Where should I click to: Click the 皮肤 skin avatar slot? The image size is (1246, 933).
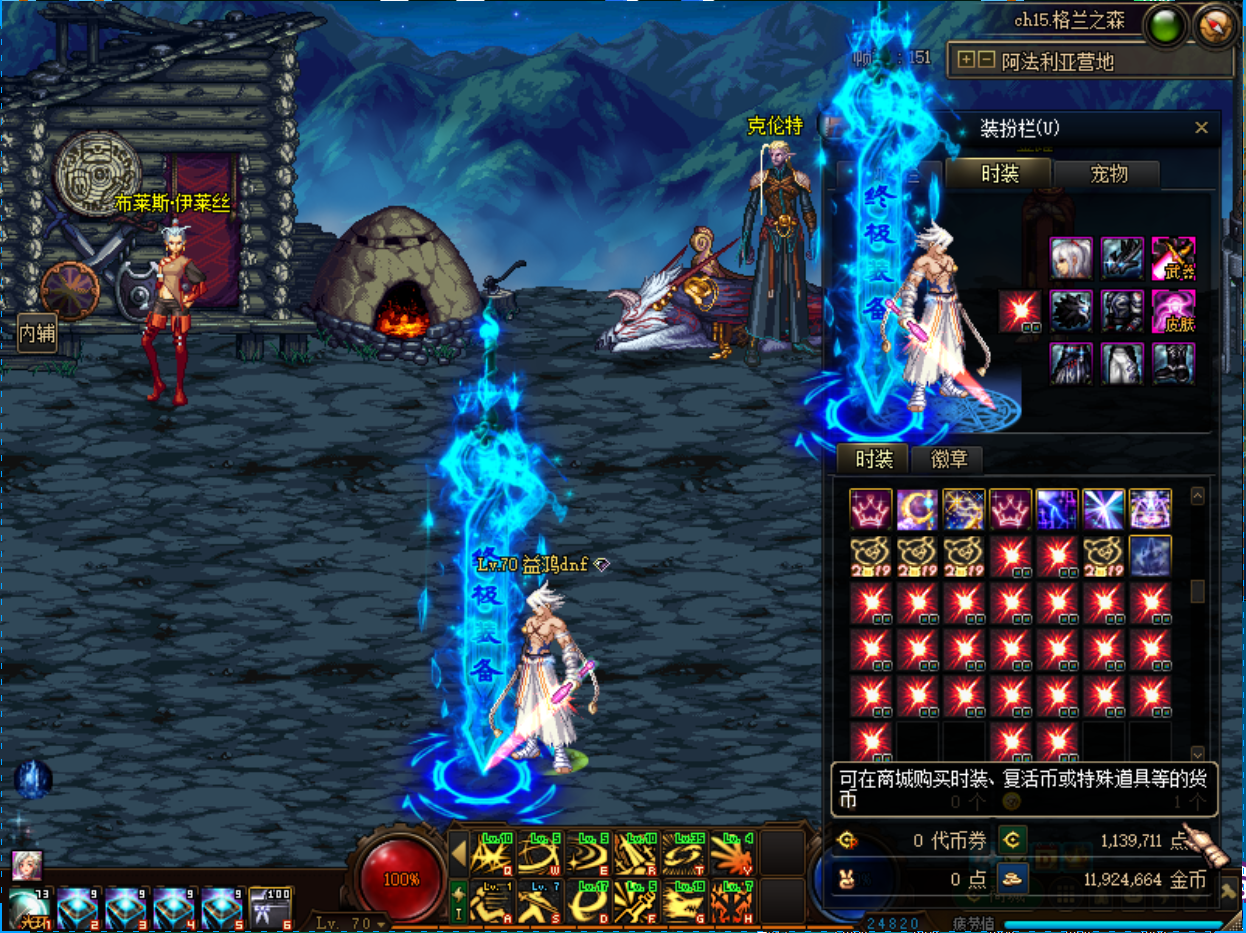click(1173, 311)
